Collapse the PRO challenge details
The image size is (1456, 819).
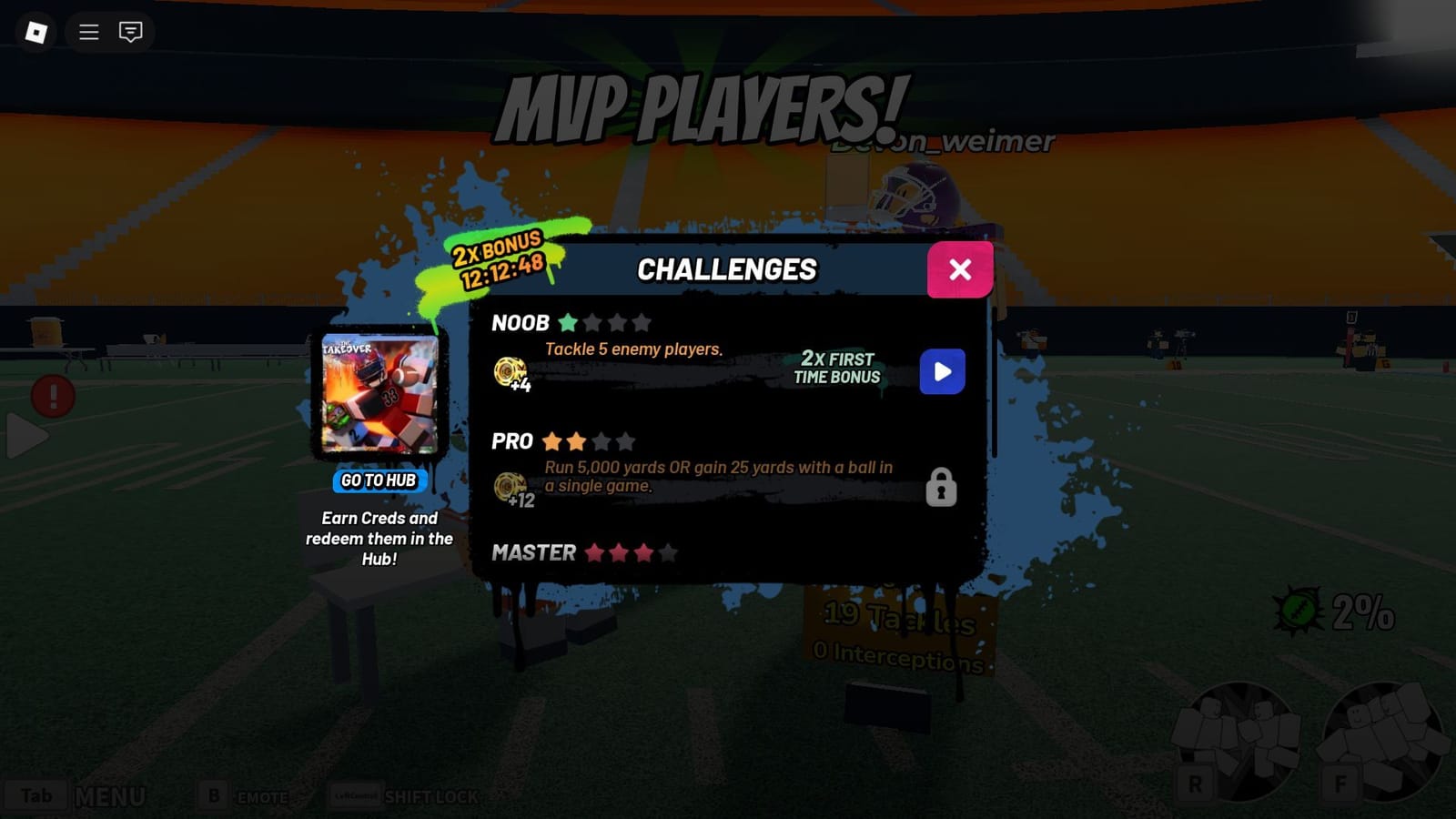click(513, 441)
